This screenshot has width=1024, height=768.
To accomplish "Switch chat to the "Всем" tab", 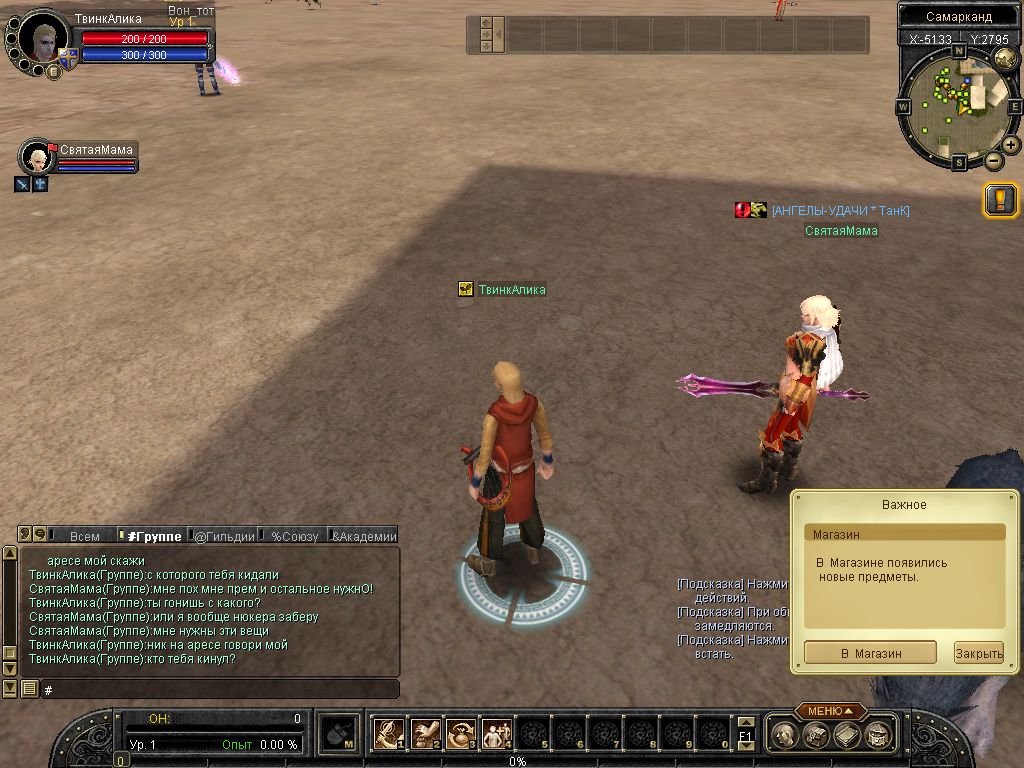I will pyautogui.click(x=85, y=536).
